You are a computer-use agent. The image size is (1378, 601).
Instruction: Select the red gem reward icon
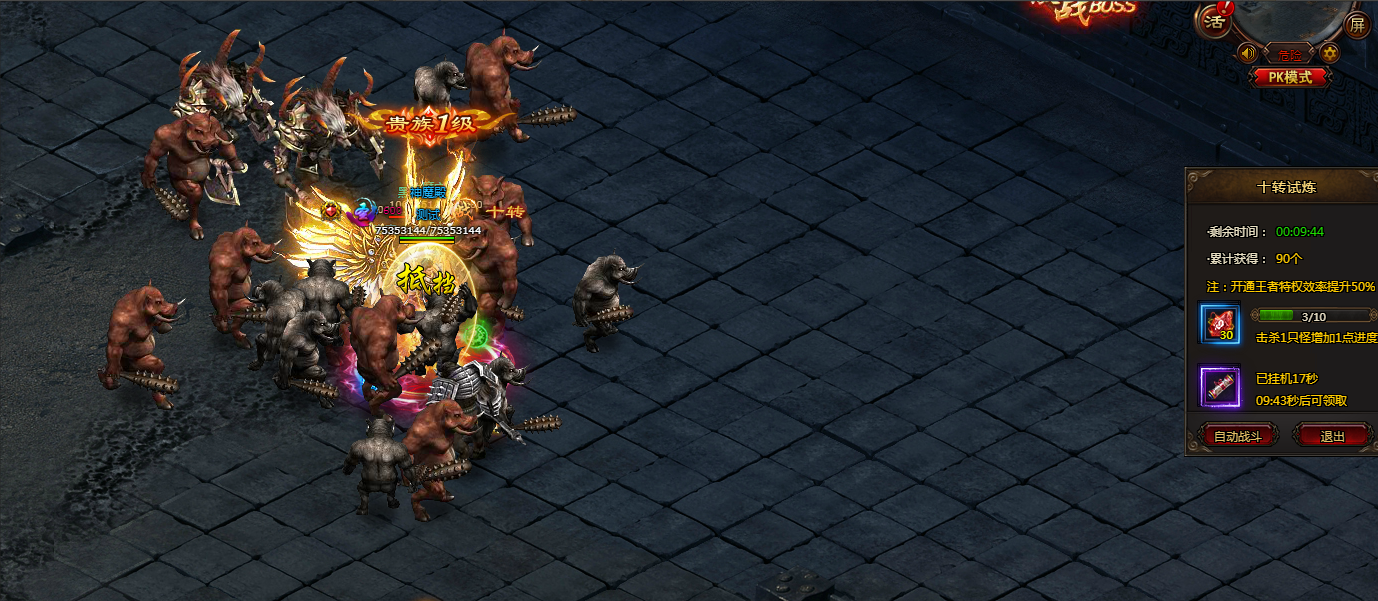[1220, 324]
